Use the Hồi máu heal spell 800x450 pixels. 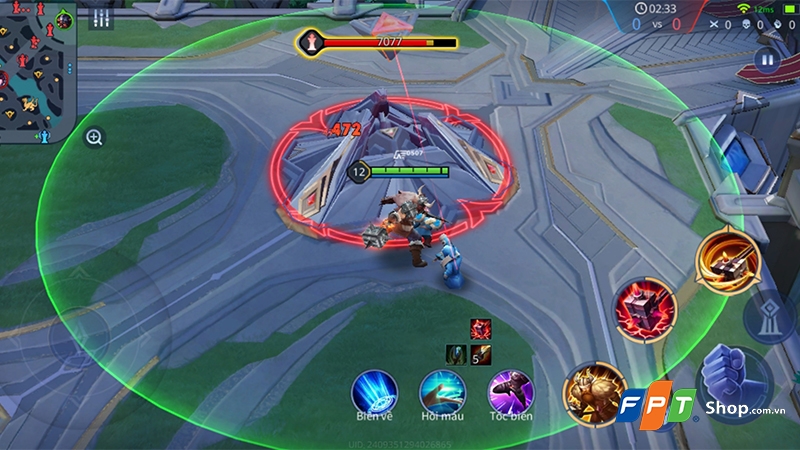(442, 390)
